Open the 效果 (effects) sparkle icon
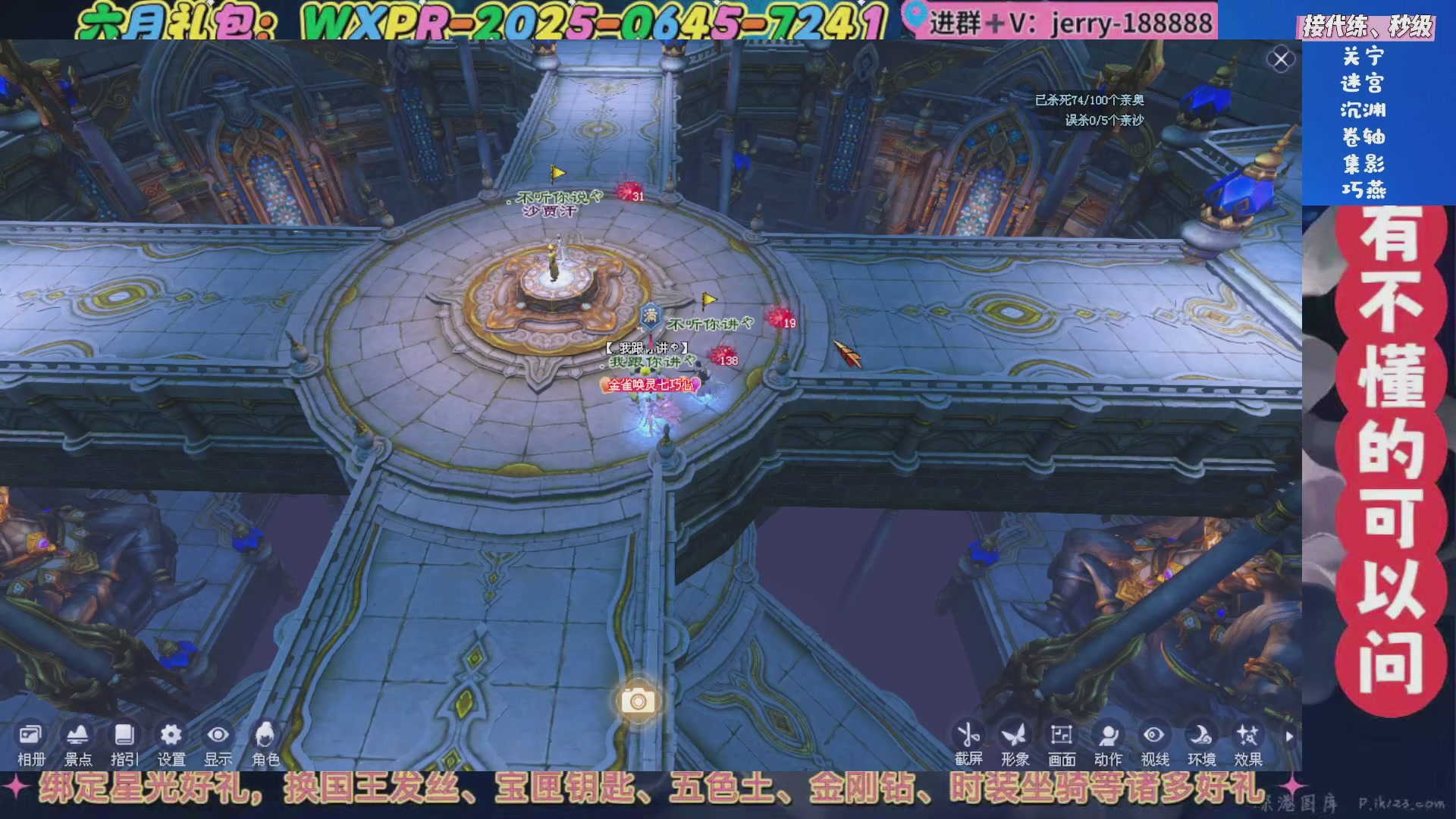Viewport: 1456px width, 819px height. (x=1249, y=736)
